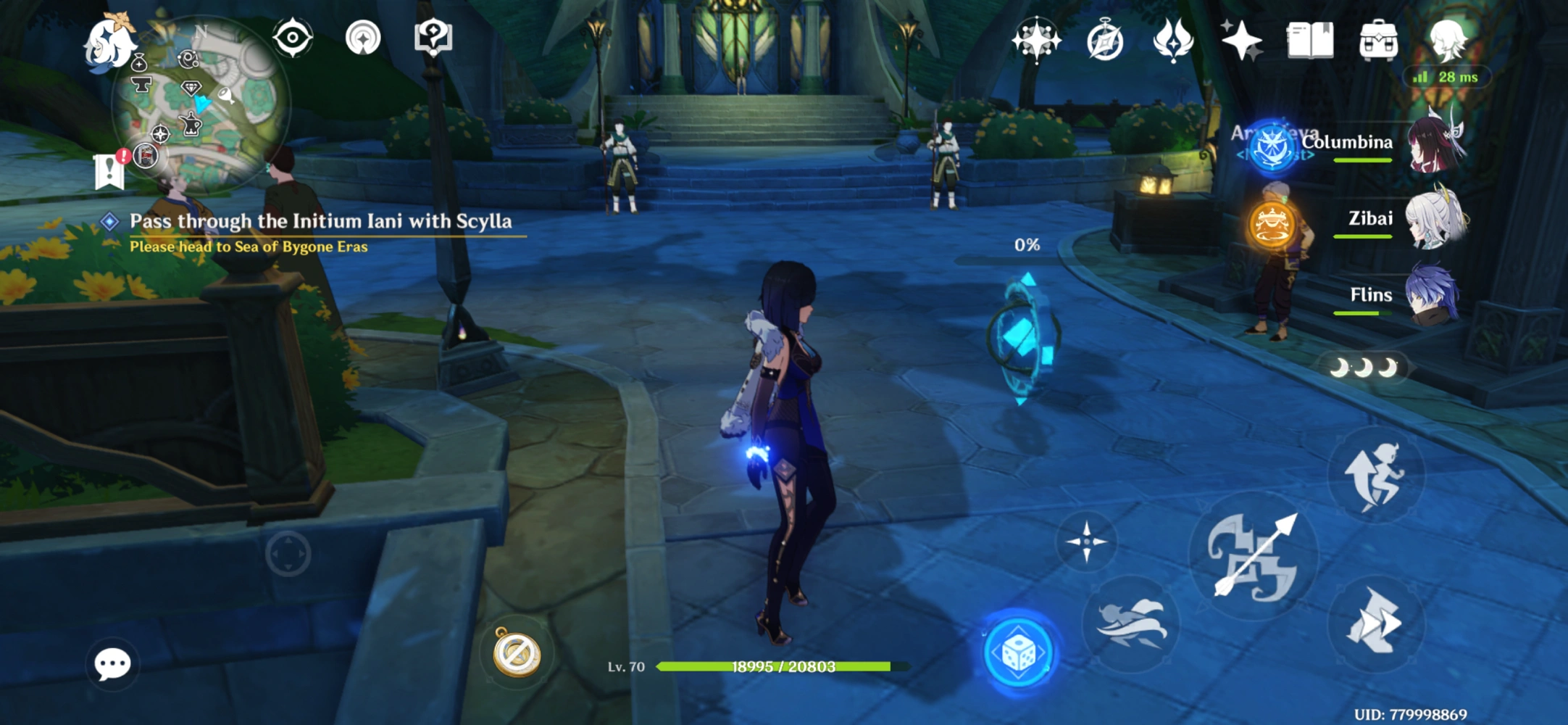Switch to party member Flins

pyautogui.click(x=1433, y=295)
